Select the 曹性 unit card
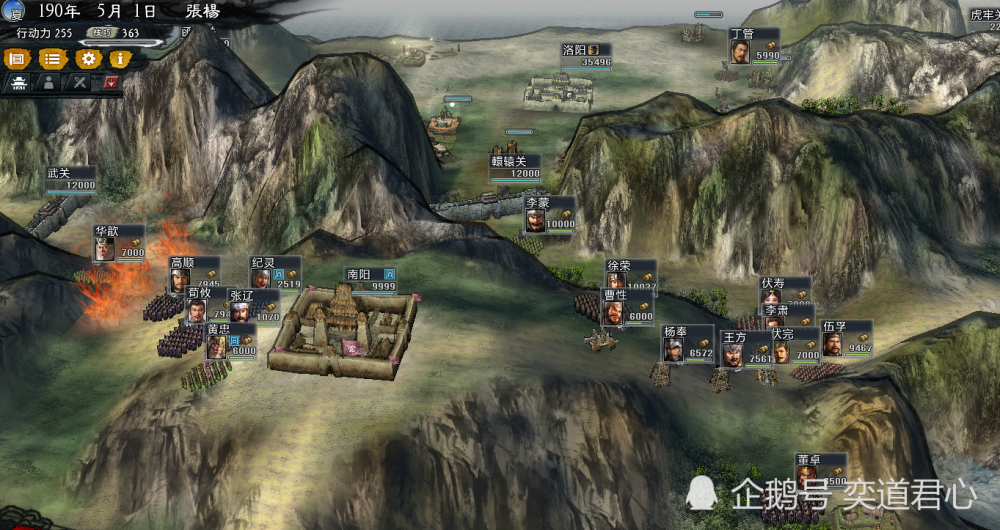1000x530 pixels. click(627, 306)
